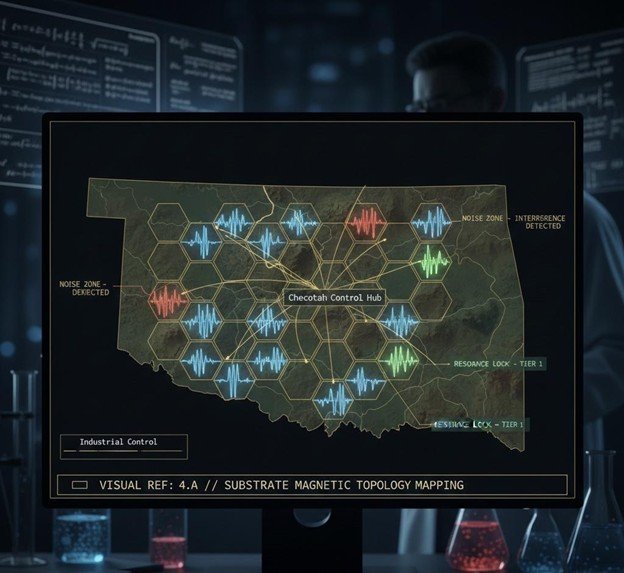
Task: Click the Substrate Magnetic Topology Mapping title bar
Action: coord(310,485)
